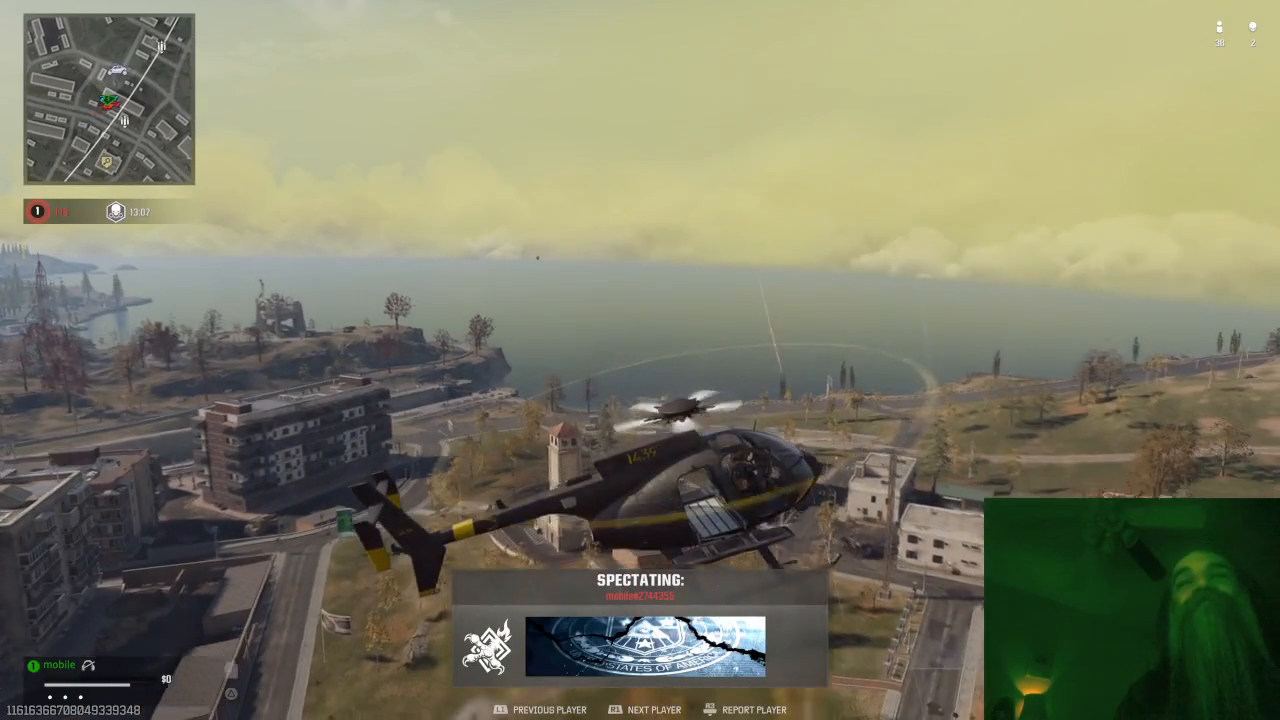This screenshot has height=720, width=1280.
Task: Select the buy station icon on the minimap
Action: point(105,160)
